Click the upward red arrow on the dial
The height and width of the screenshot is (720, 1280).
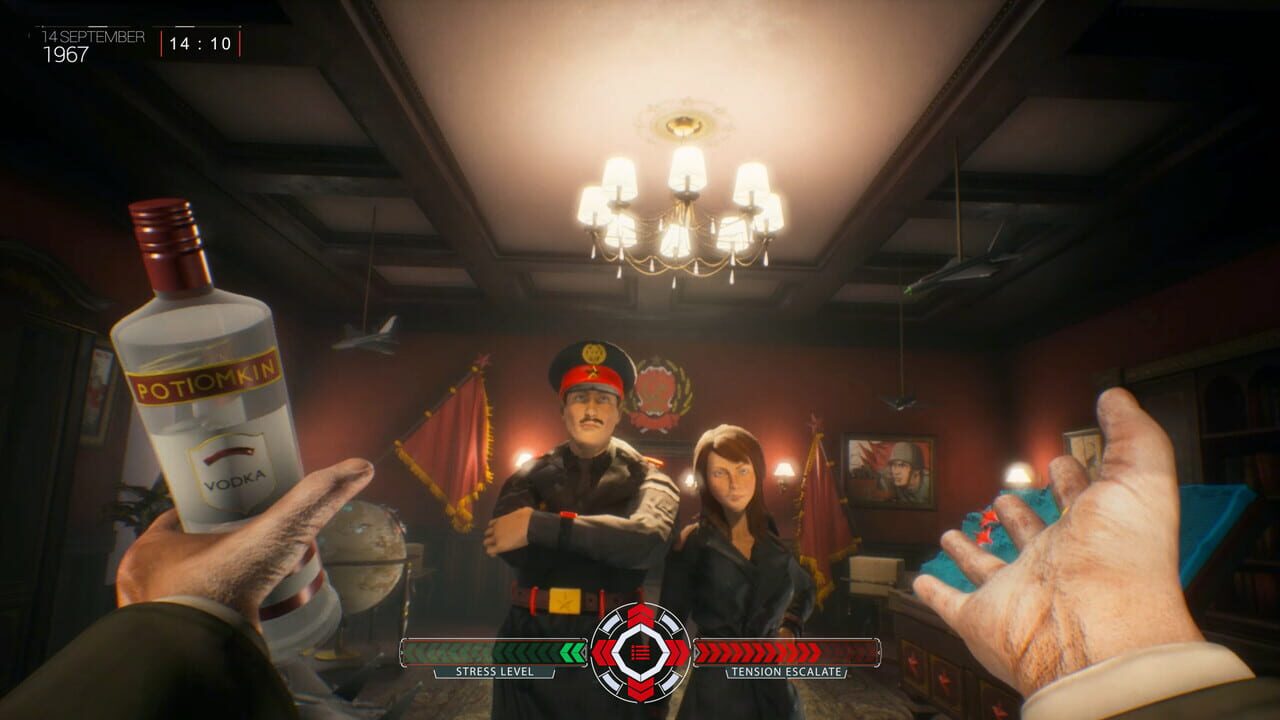point(640,614)
